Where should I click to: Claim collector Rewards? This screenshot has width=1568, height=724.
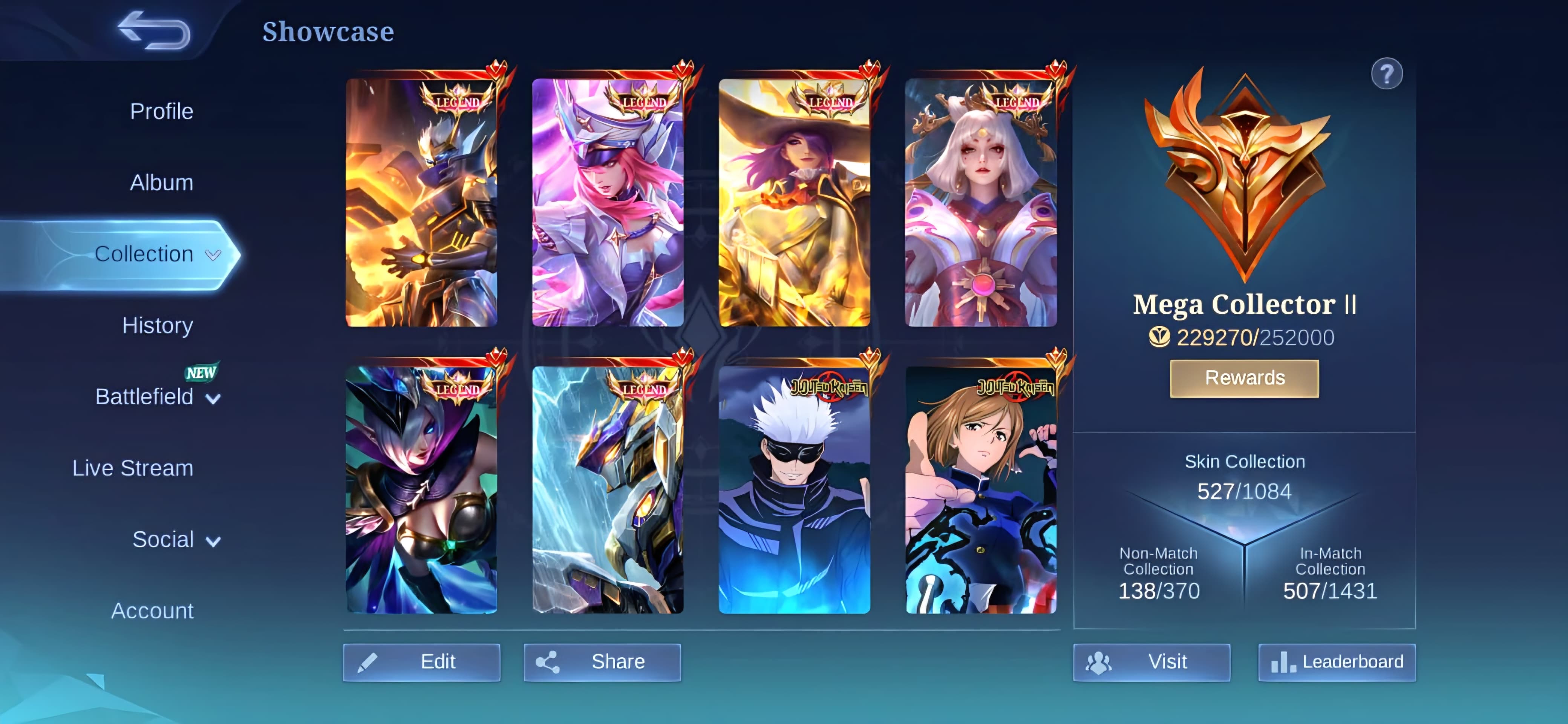pos(1244,378)
